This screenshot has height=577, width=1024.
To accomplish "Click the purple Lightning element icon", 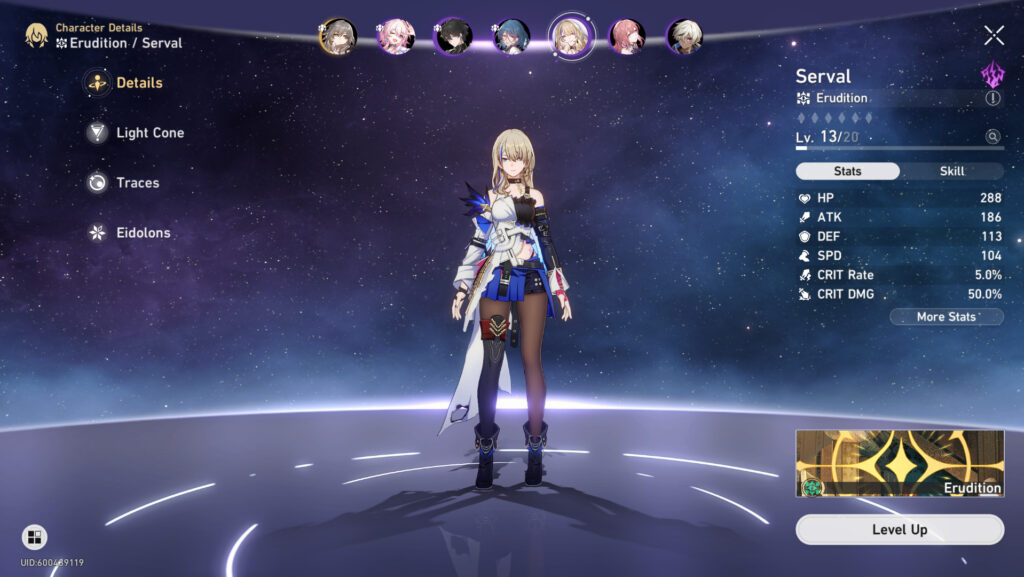I will pyautogui.click(x=992, y=74).
